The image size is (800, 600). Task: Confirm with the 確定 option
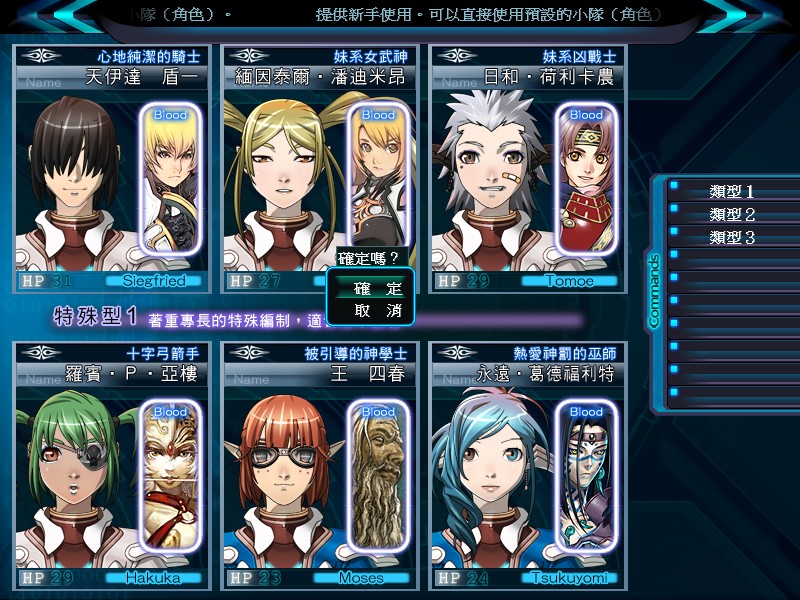[377, 288]
